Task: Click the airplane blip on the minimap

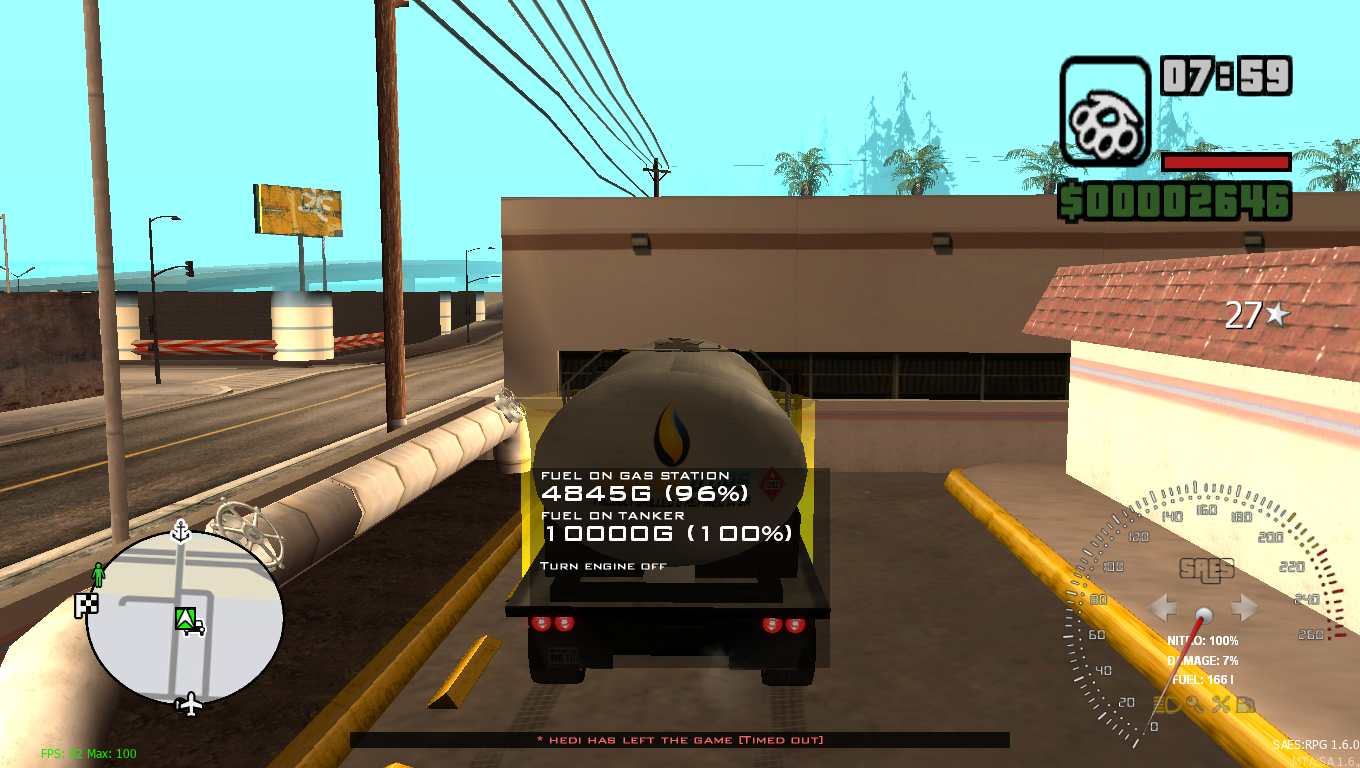Action: pos(190,702)
